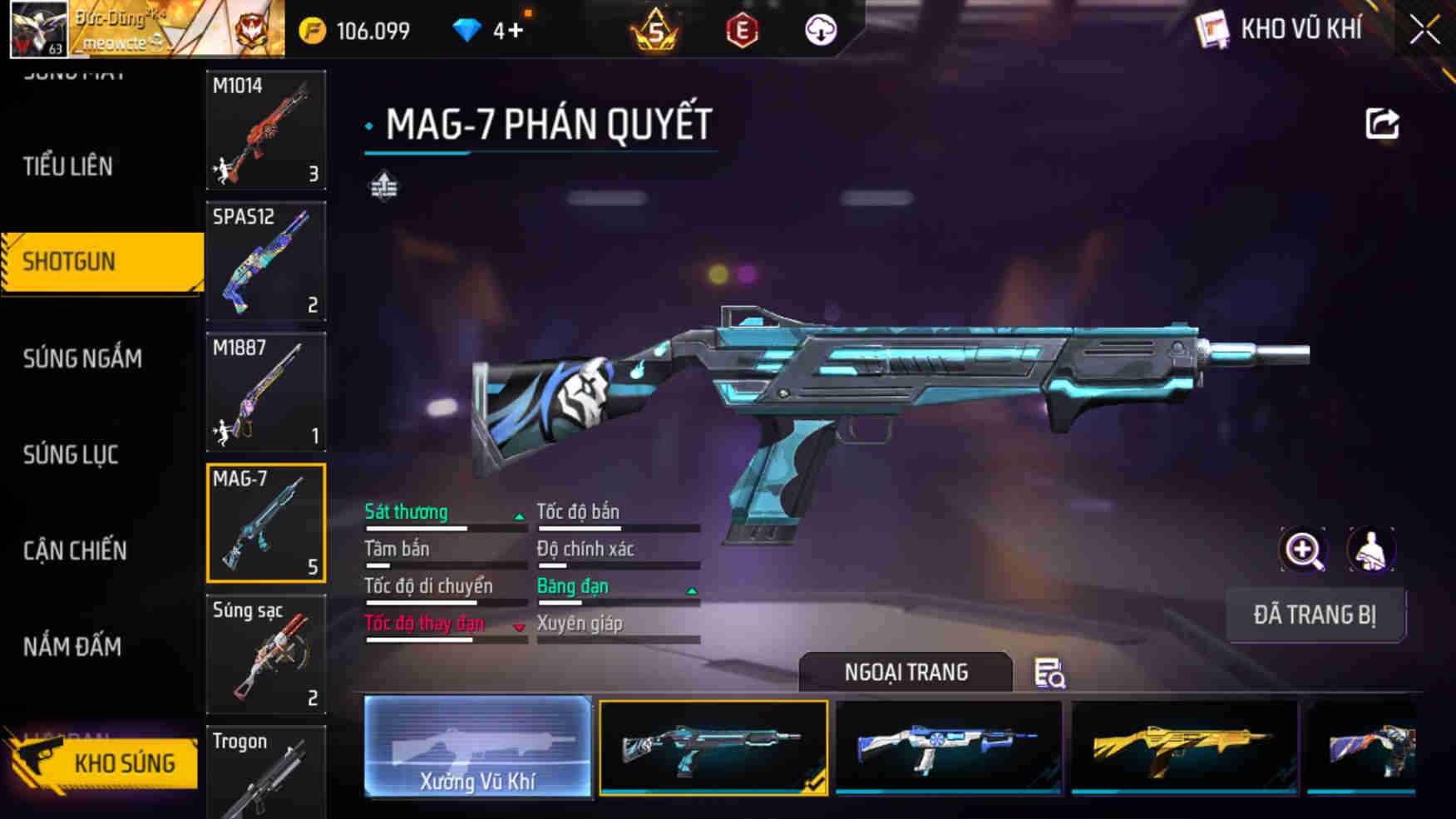The height and width of the screenshot is (819, 1456).
Task: Share the MAG-7 Phán Quyết skin
Action: pos(1382,124)
